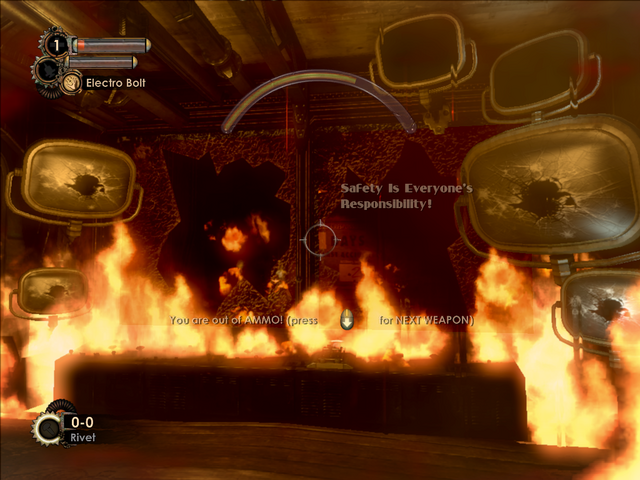Select the Electro Bolt plasmid icon
Screen dimensions: 640x480
pyautogui.click(x=71, y=83)
